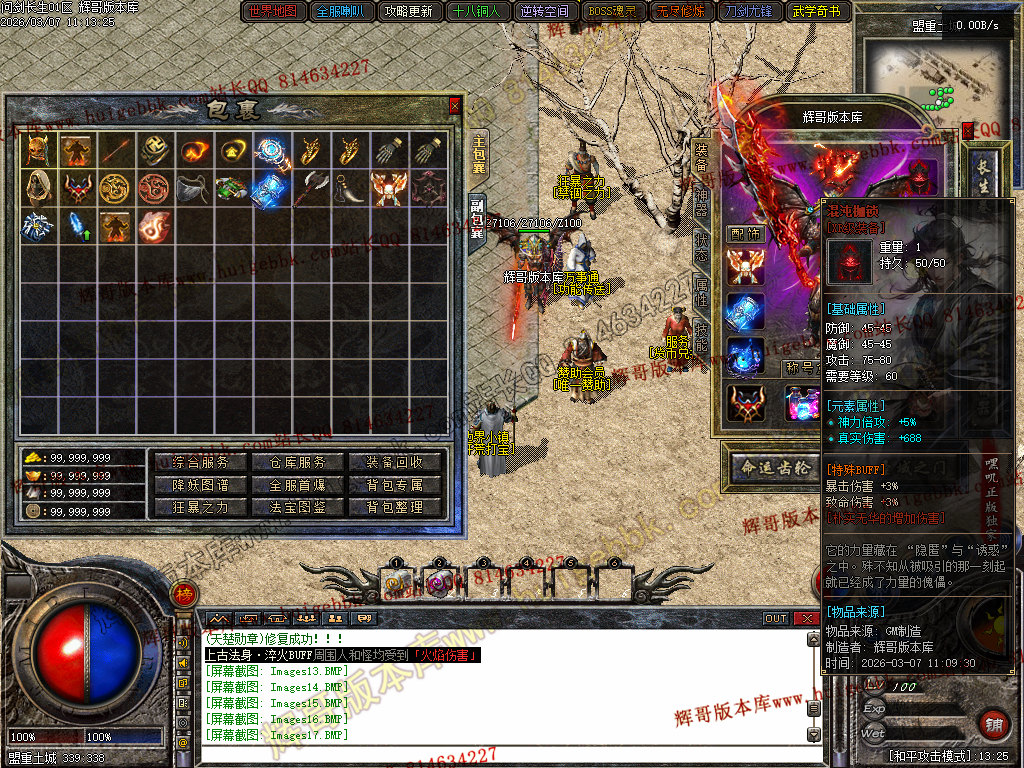Open the 降妖图谱 panel
The height and width of the screenshot is (768, 1024).
pyautogui.click(x=201, y=485)
